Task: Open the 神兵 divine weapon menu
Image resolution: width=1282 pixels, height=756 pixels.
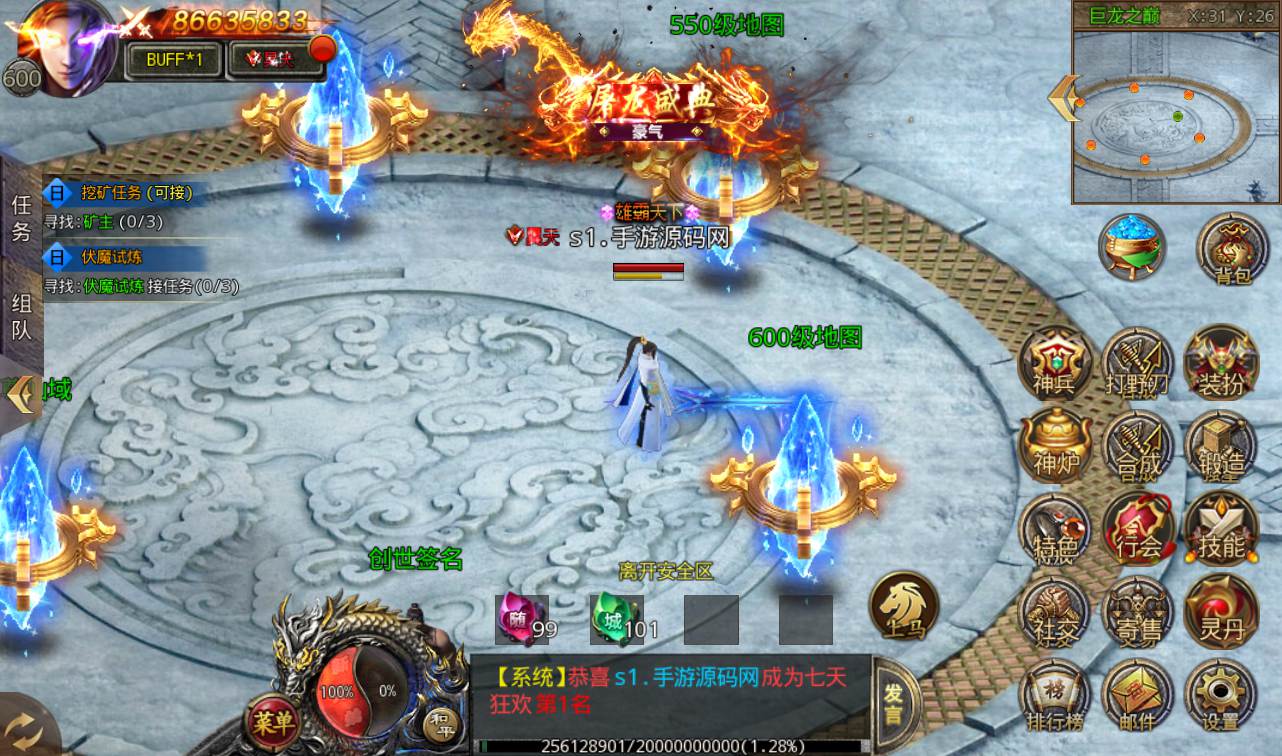Action: (x=1055, y=364)
